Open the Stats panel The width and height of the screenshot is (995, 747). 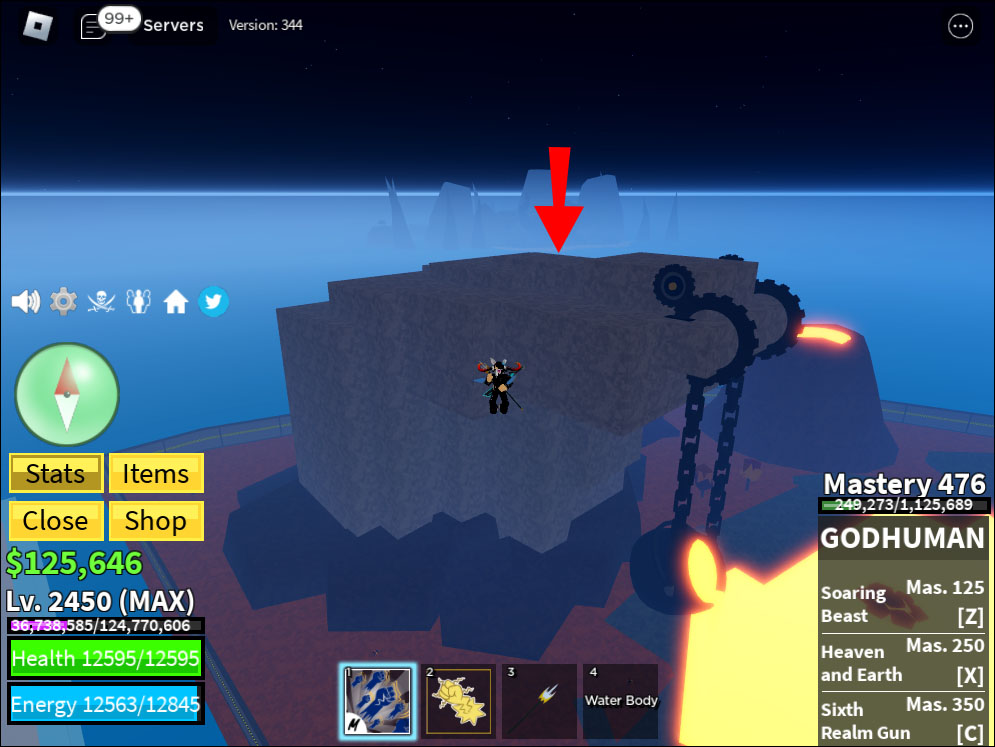coord(55,473)
